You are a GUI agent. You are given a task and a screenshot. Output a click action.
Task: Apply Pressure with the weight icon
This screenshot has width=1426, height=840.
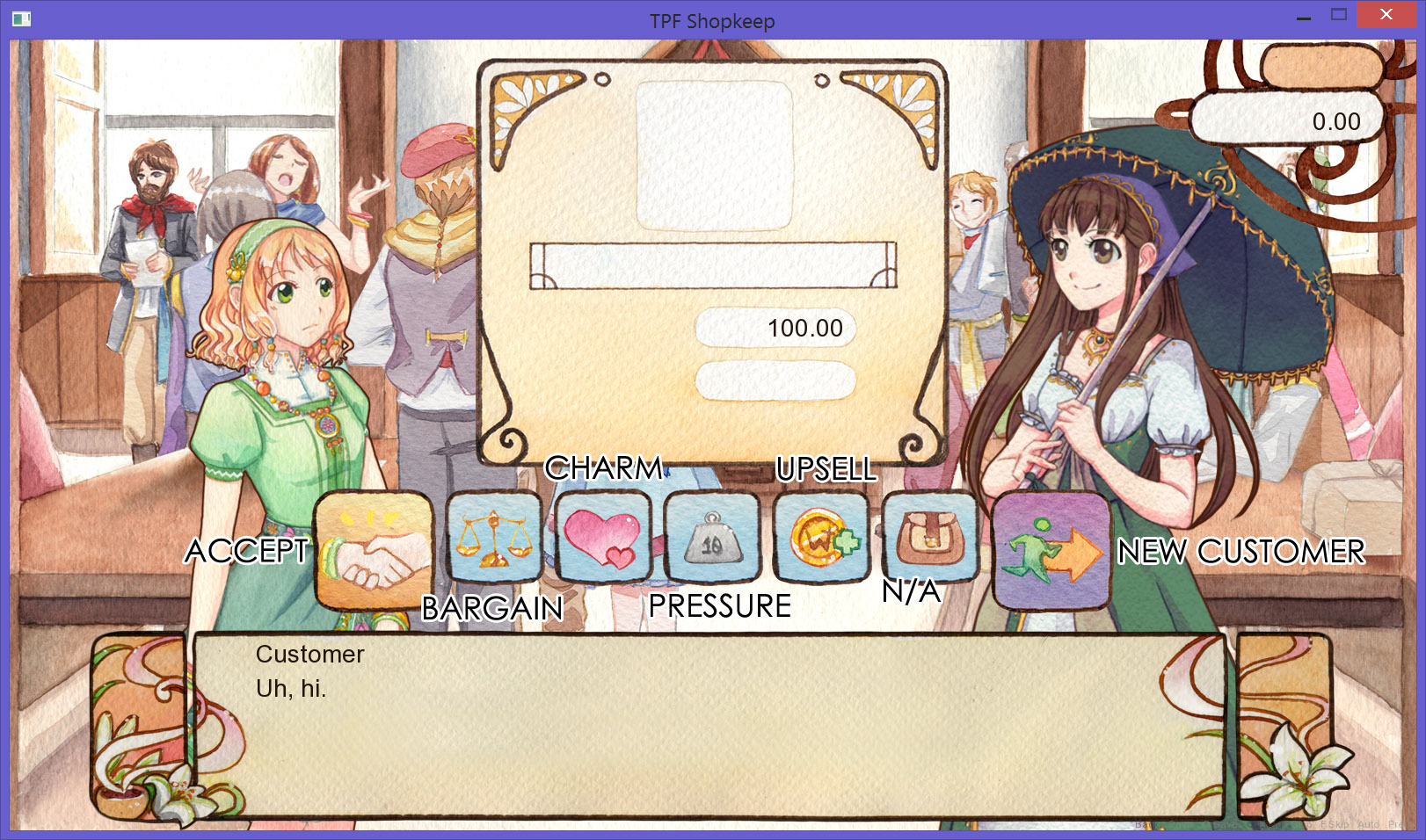coord(712,538)
